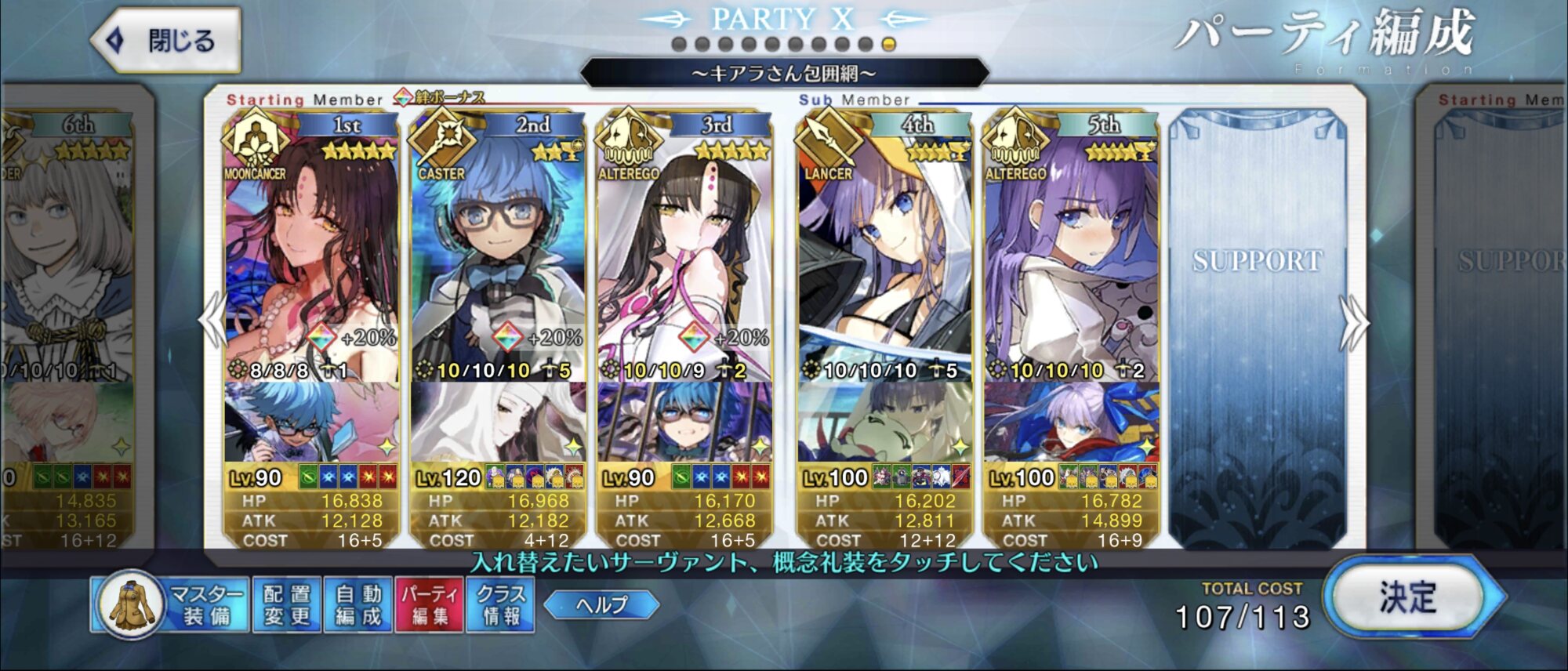Switch to the next party with right arrow
The width and height of the screenshot is (1568, 671).
coord(1356,321)
